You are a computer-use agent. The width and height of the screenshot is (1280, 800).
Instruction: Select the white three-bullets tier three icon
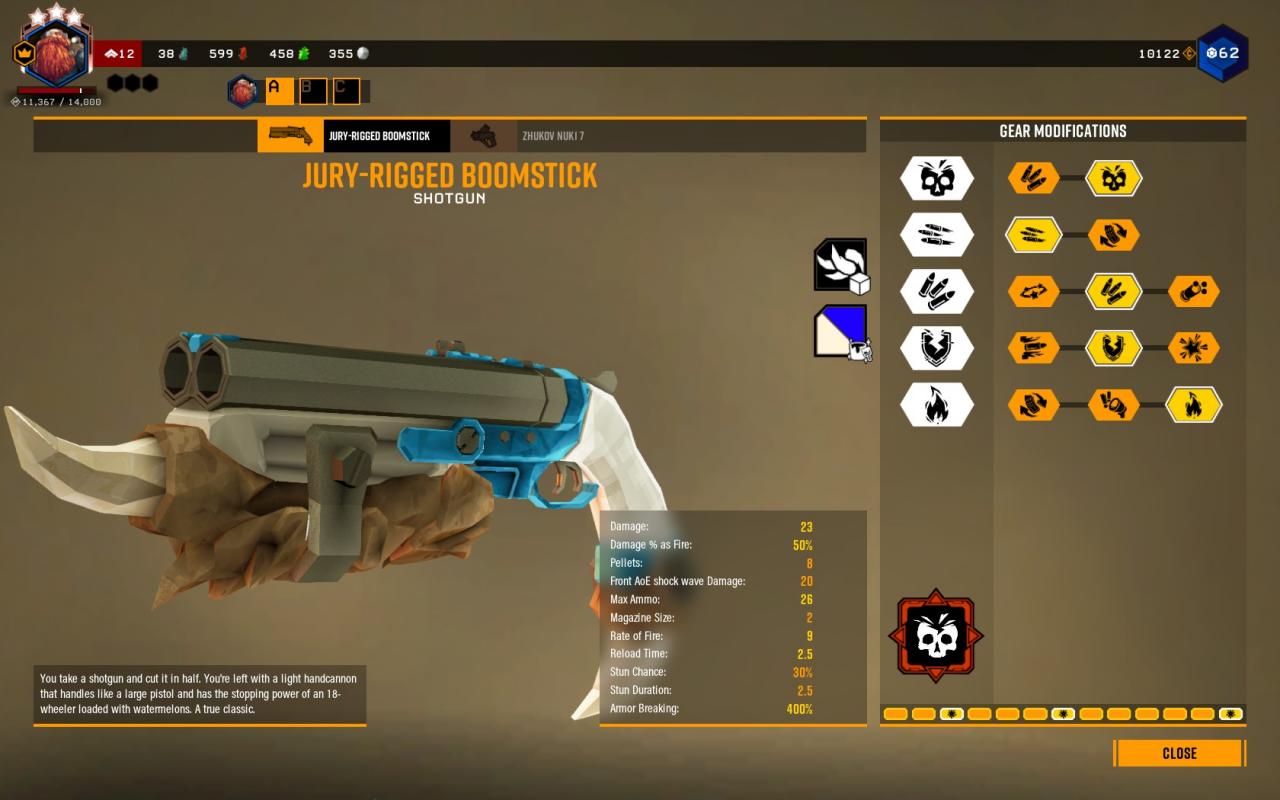(x=936, y=292)
